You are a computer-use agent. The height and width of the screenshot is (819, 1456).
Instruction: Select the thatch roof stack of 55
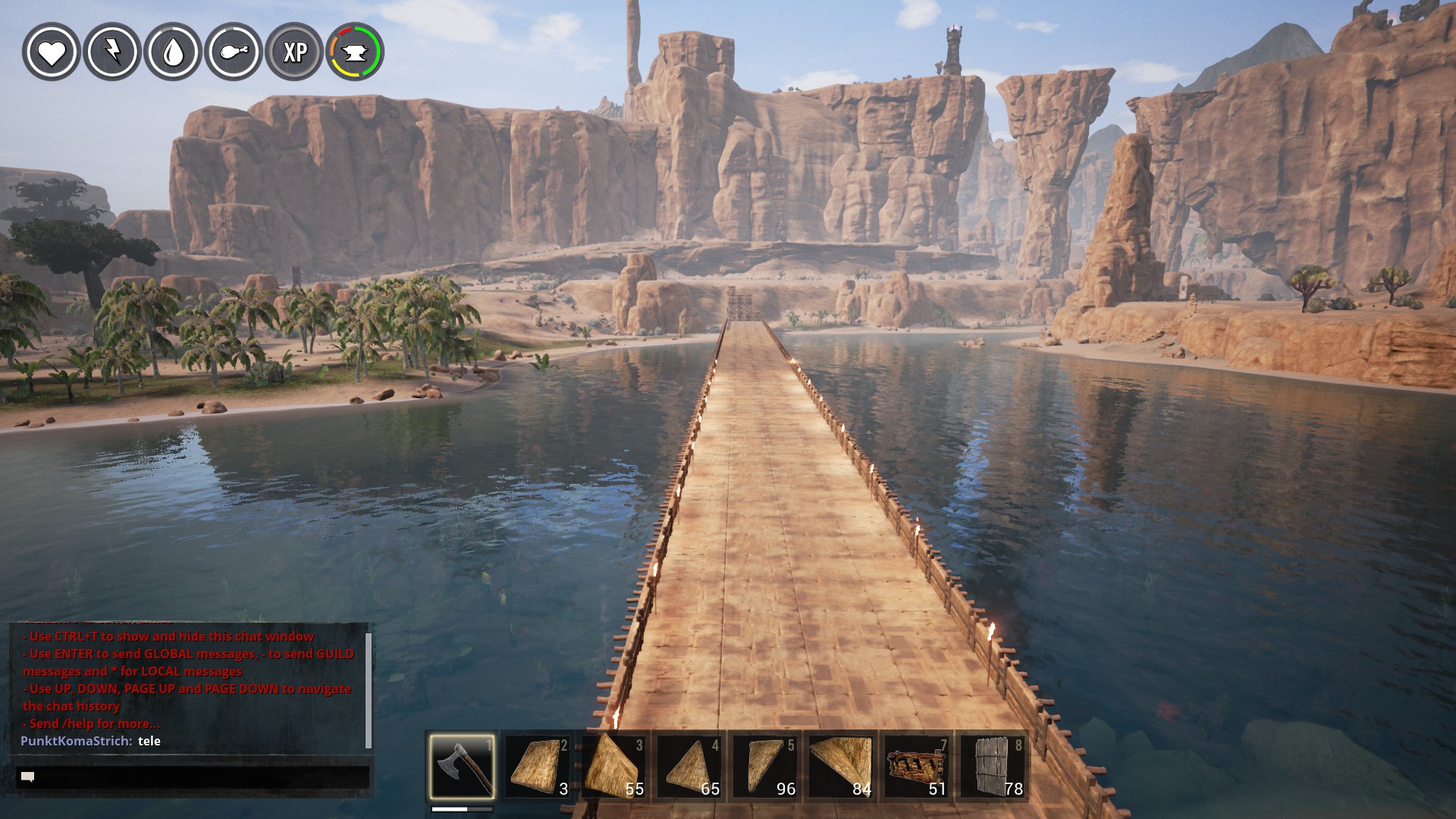click(x=613, y=766)
